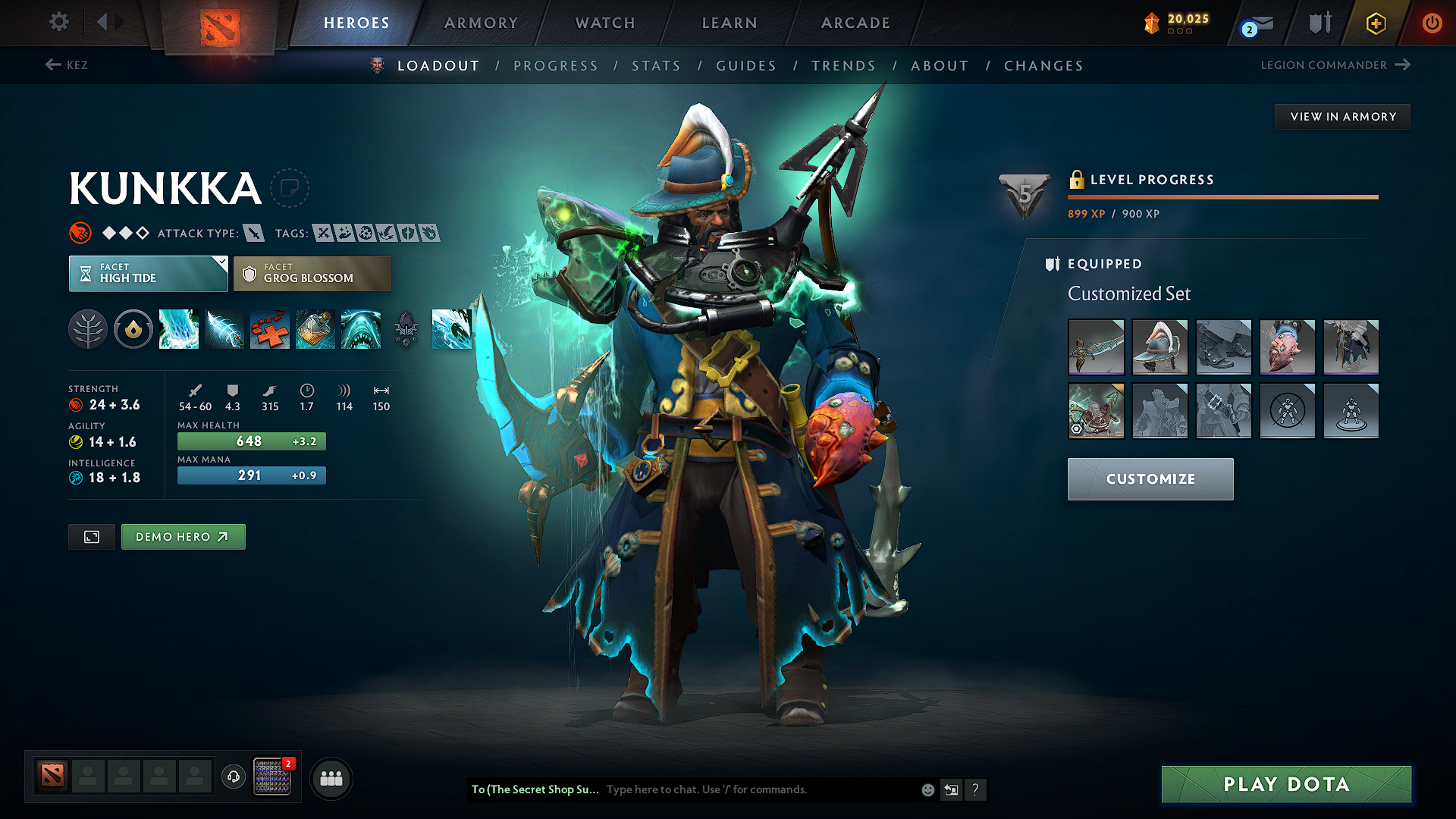Switch to the Armory tab
1456x819 pixels.
[481, 23]
